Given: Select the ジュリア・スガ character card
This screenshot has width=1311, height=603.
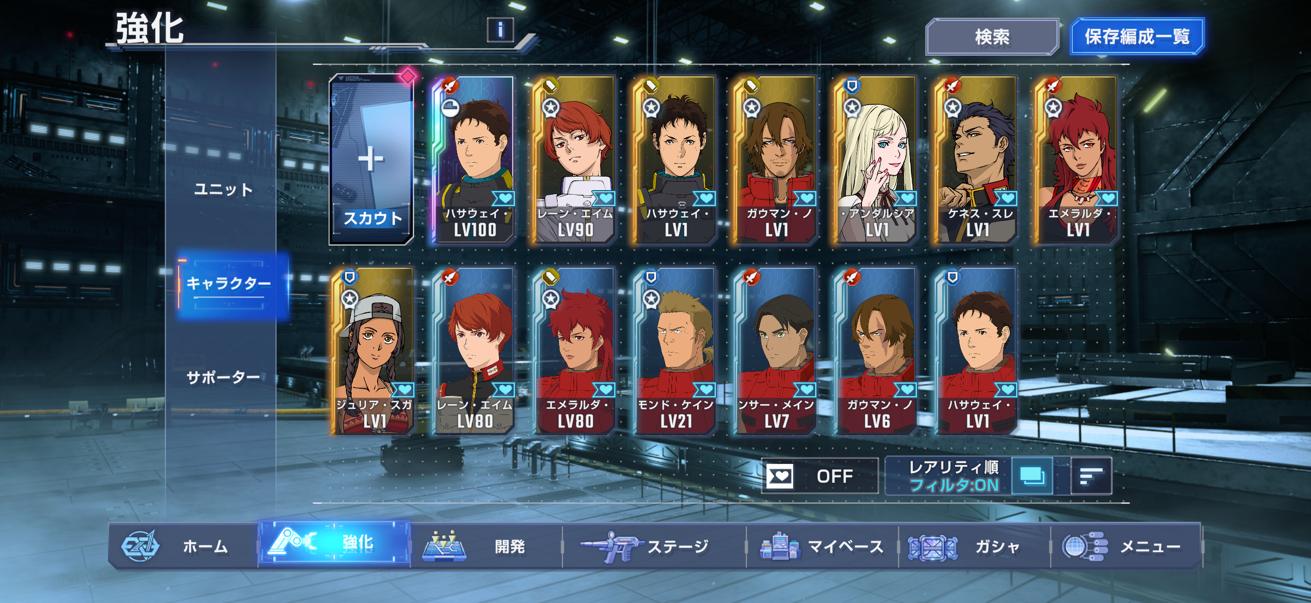Looking at the screenshot, I should [372, 350].
